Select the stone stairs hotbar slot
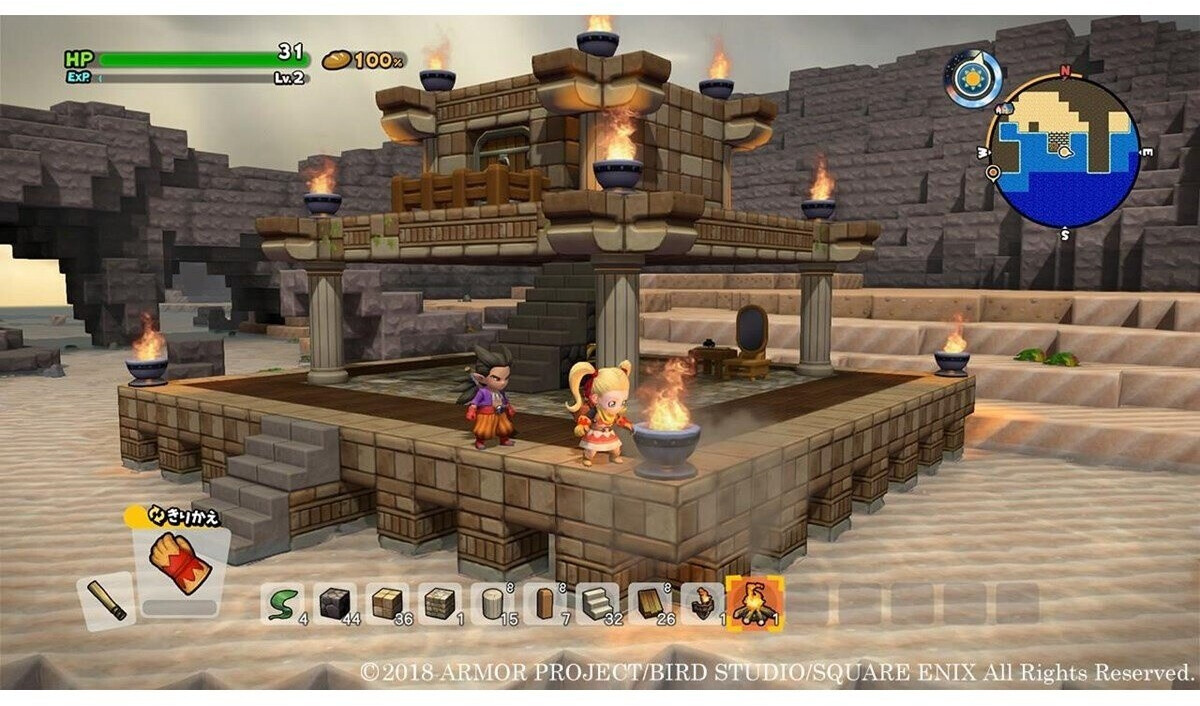1200x706 pixels. [597, 603]
